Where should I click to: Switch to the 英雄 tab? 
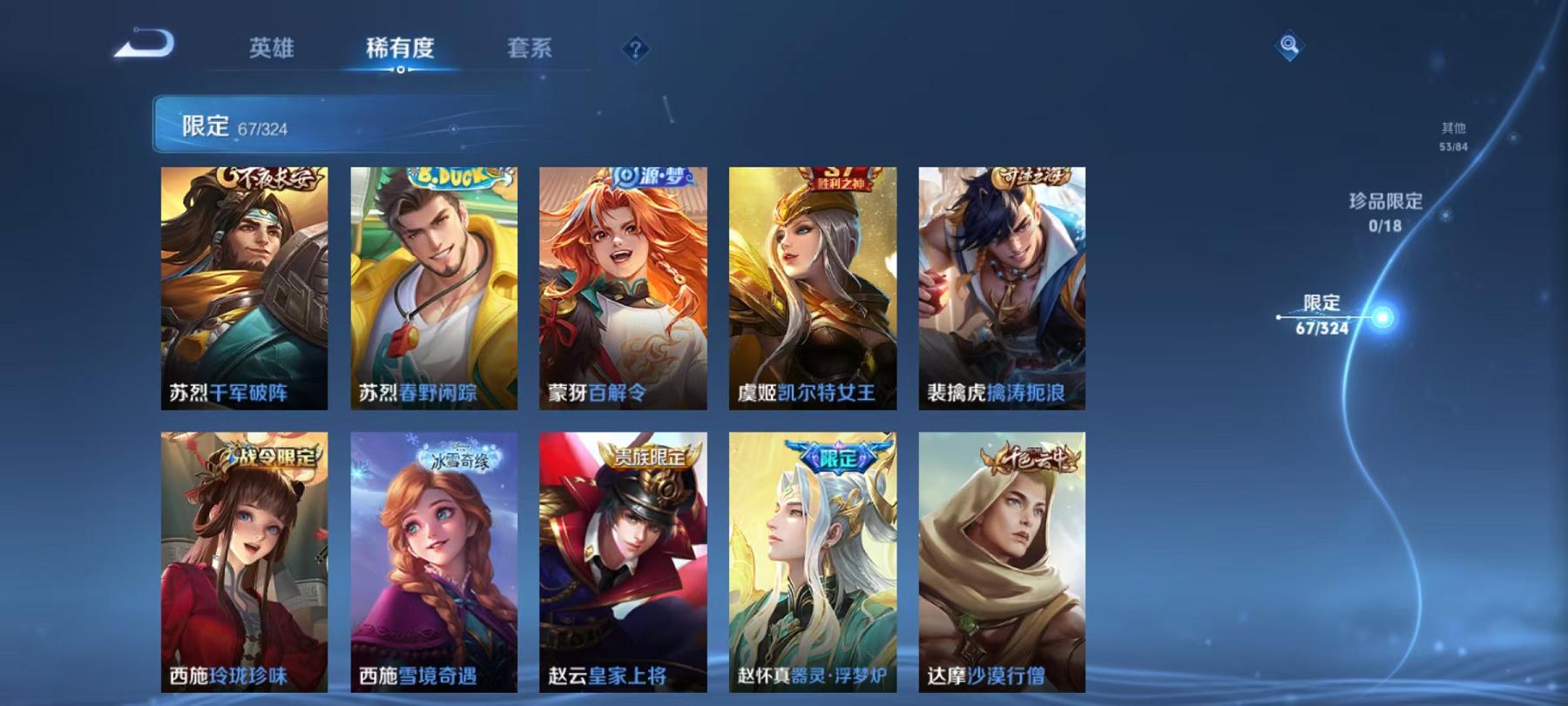coord(270,50)
